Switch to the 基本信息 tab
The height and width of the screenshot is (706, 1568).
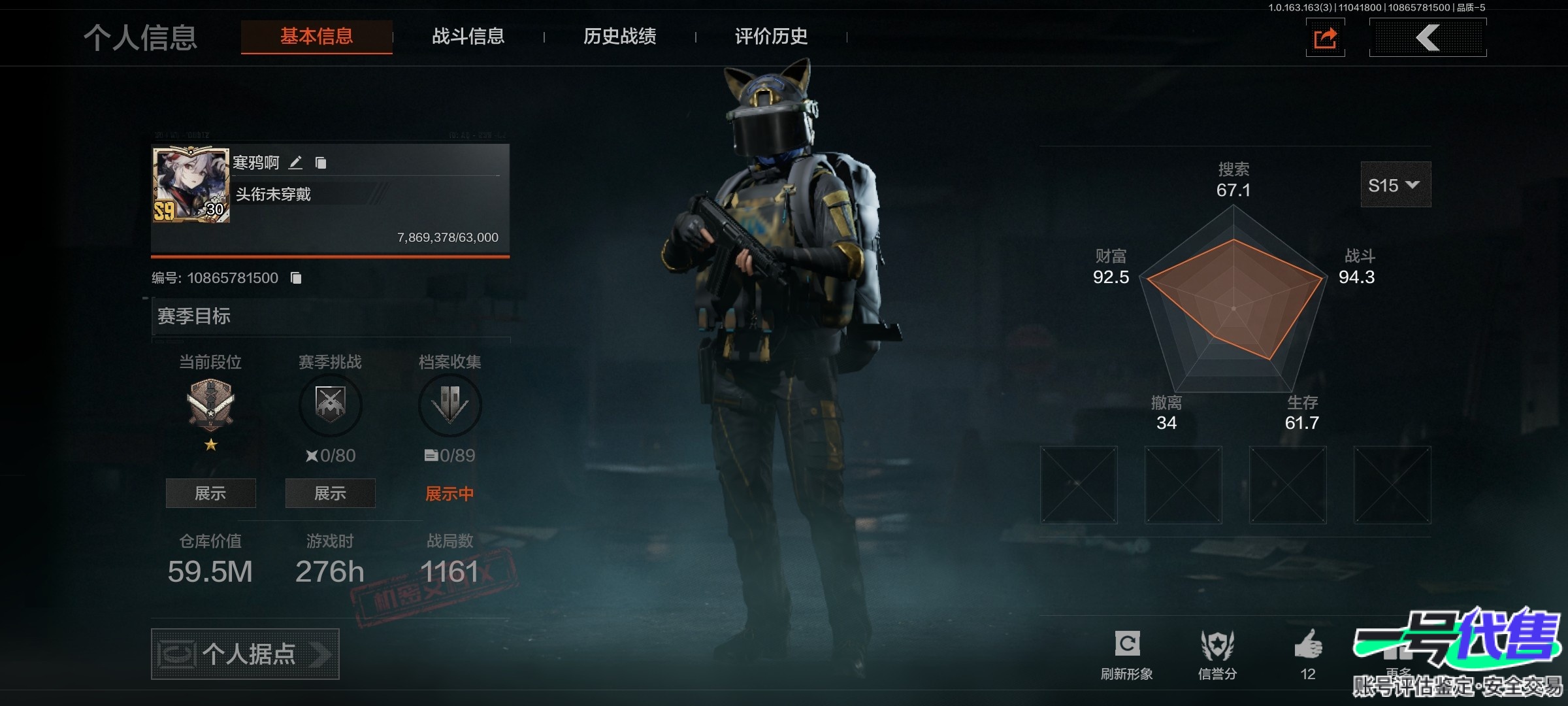(316, 37)
